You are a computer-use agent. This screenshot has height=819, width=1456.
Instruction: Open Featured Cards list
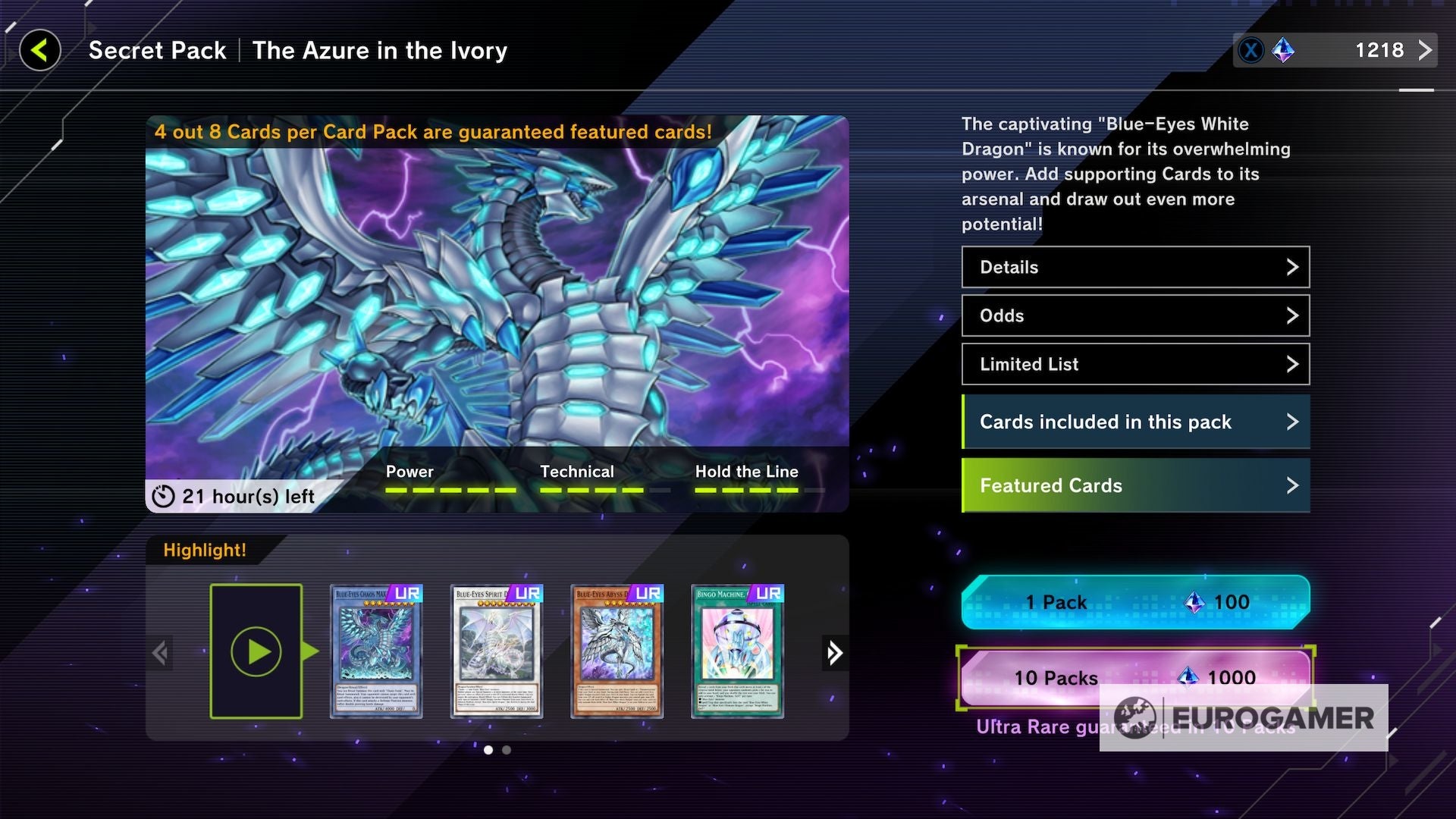pos(1135,485)
